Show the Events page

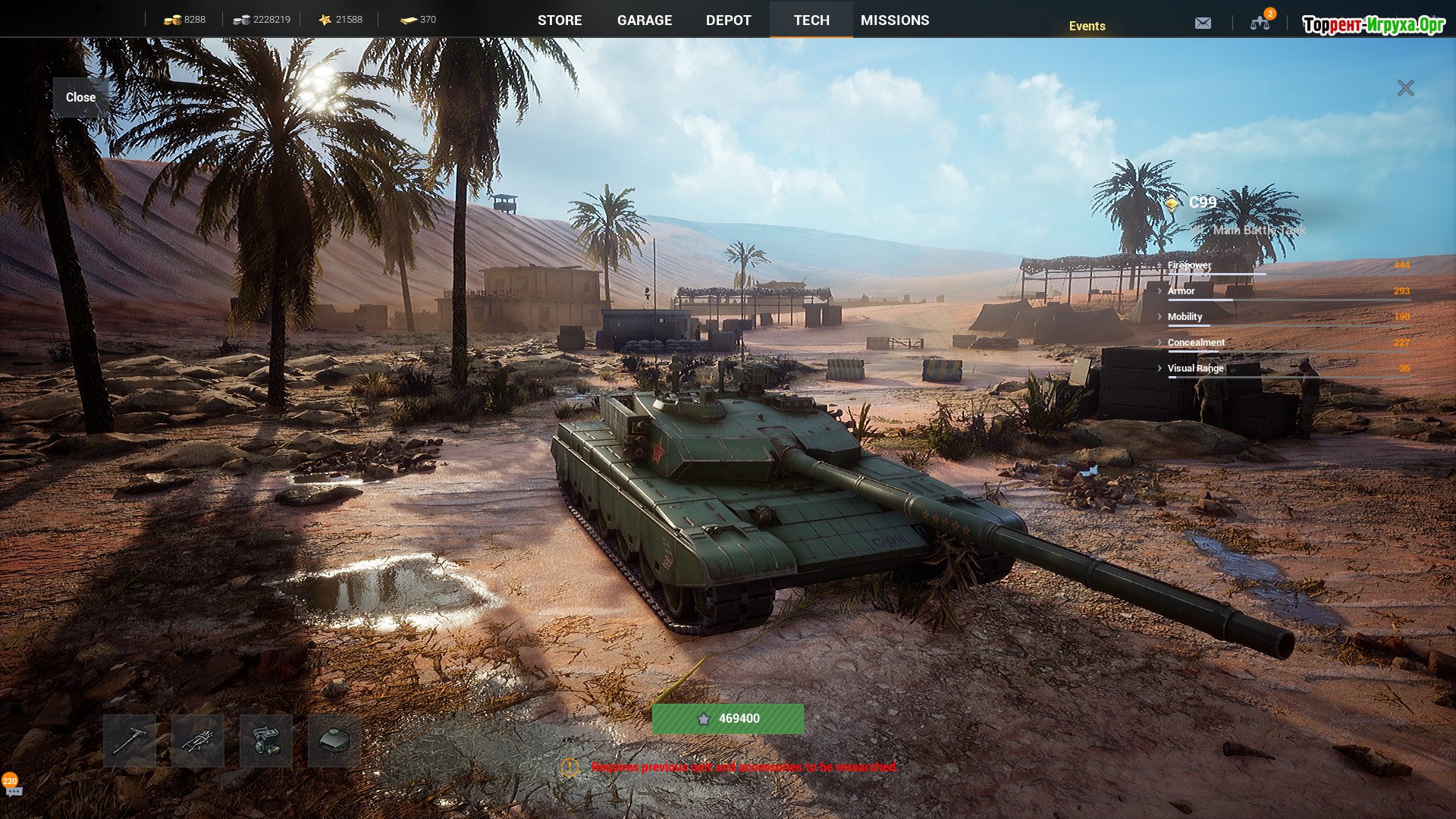click(x=1087, y=26)
